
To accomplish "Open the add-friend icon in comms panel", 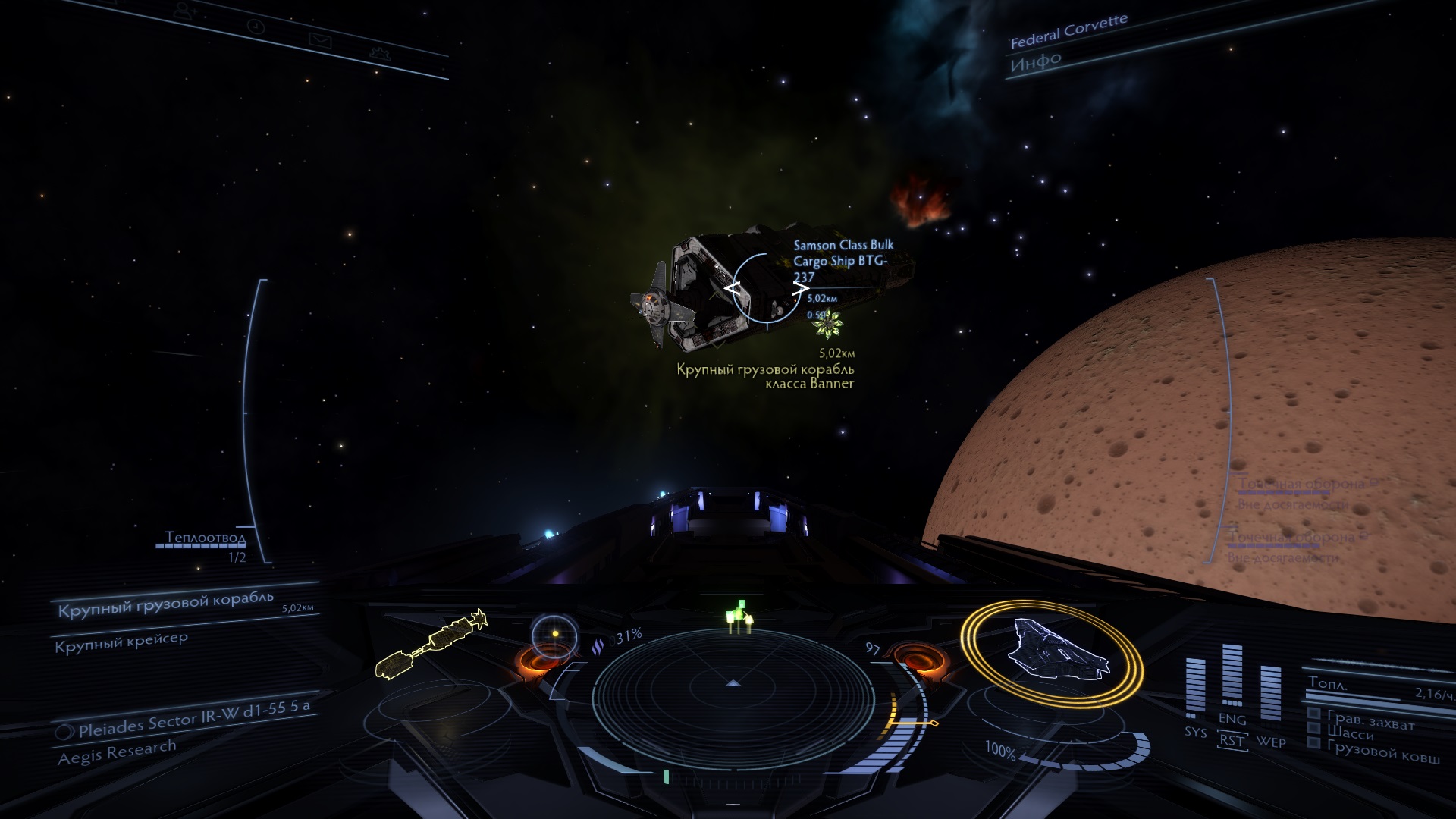I will 184,12.
